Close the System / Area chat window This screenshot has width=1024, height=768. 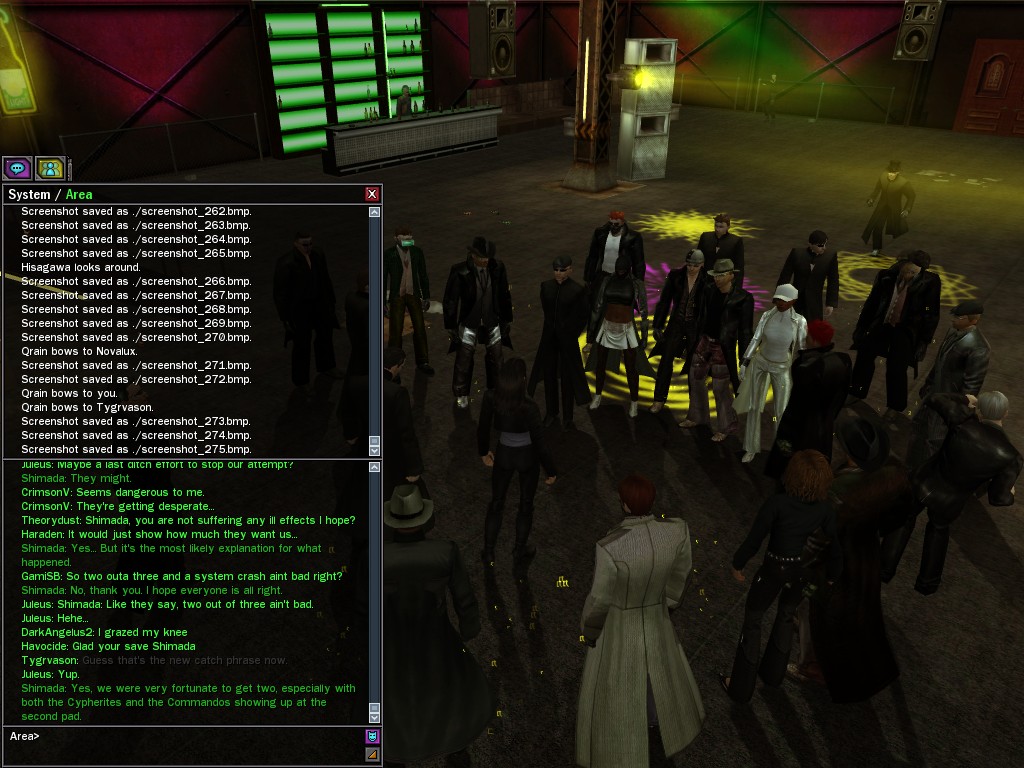tap(372, 194)
